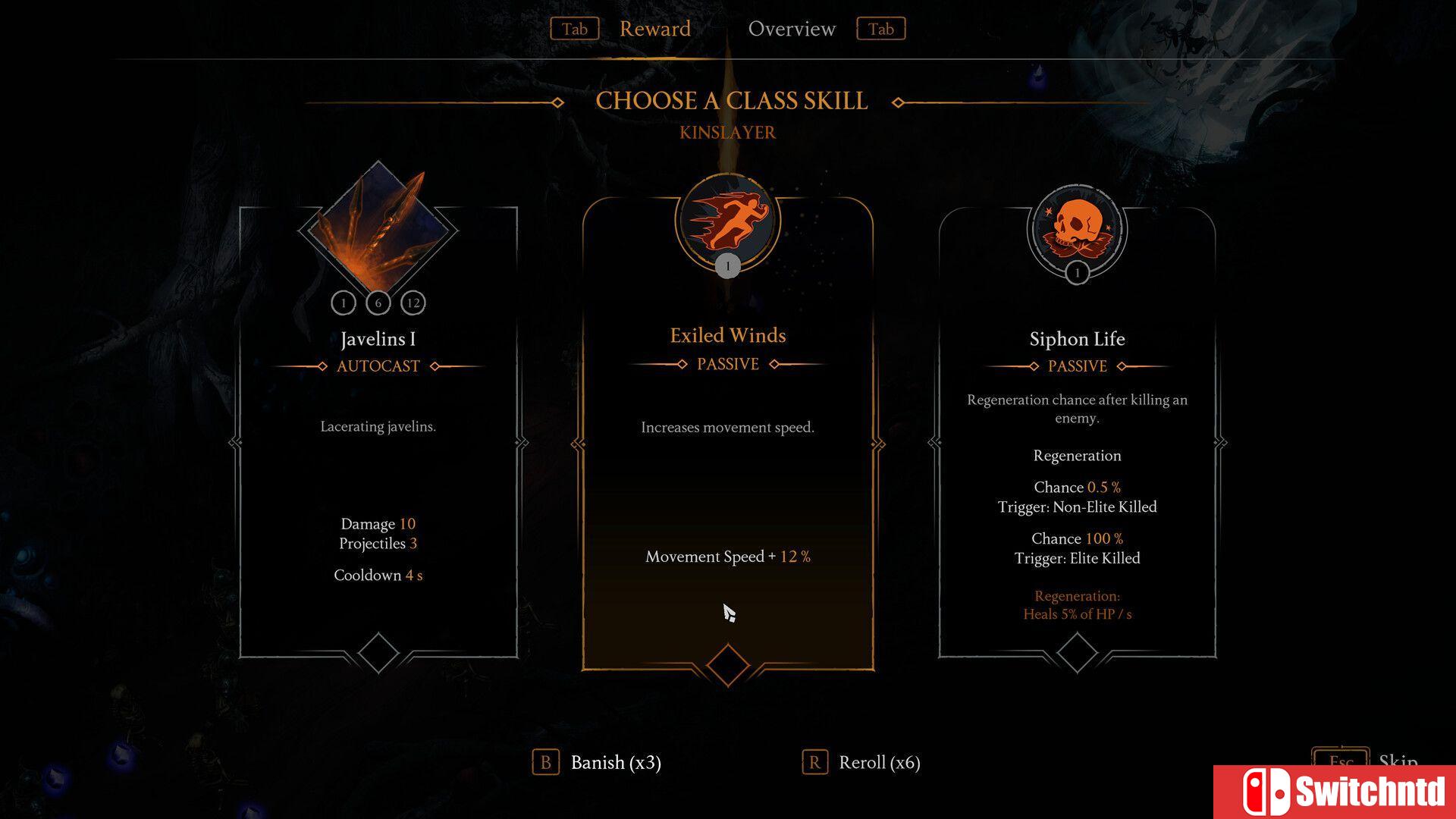Switch to the Overview tab

click(x=792, y=29)
